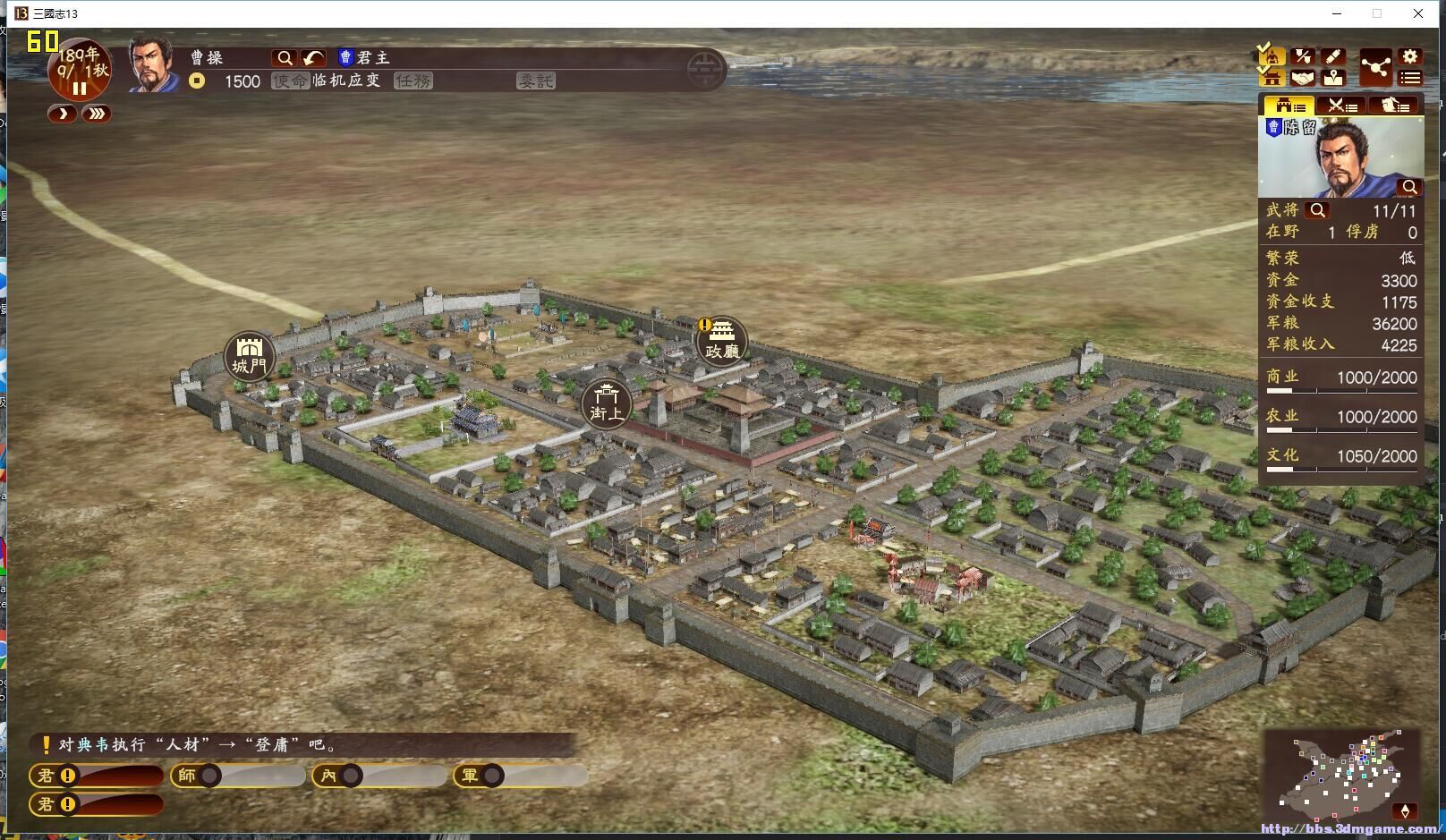Click the magnifier beside Cao Cao's name
The width and height of the screenshot is (1446, 840).
[x=284, y=58]
